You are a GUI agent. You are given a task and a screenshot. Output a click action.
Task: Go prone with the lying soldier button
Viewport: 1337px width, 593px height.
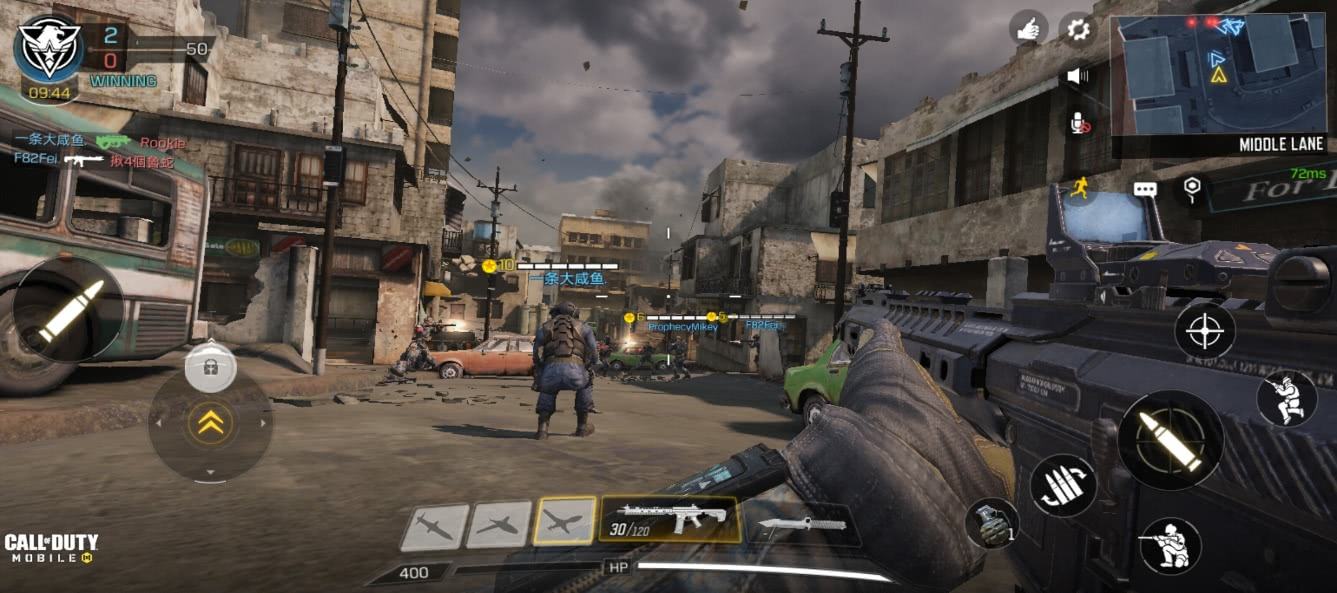pos(1170,545)
